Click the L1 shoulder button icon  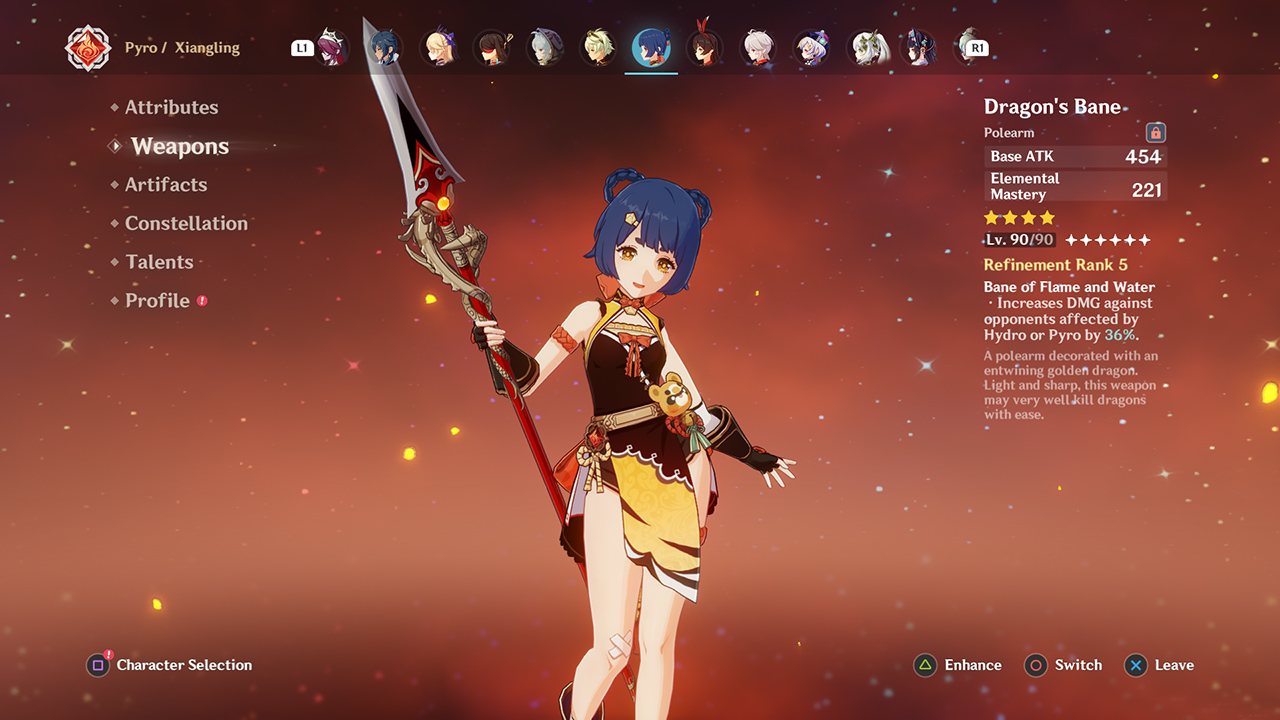(303, 46)
